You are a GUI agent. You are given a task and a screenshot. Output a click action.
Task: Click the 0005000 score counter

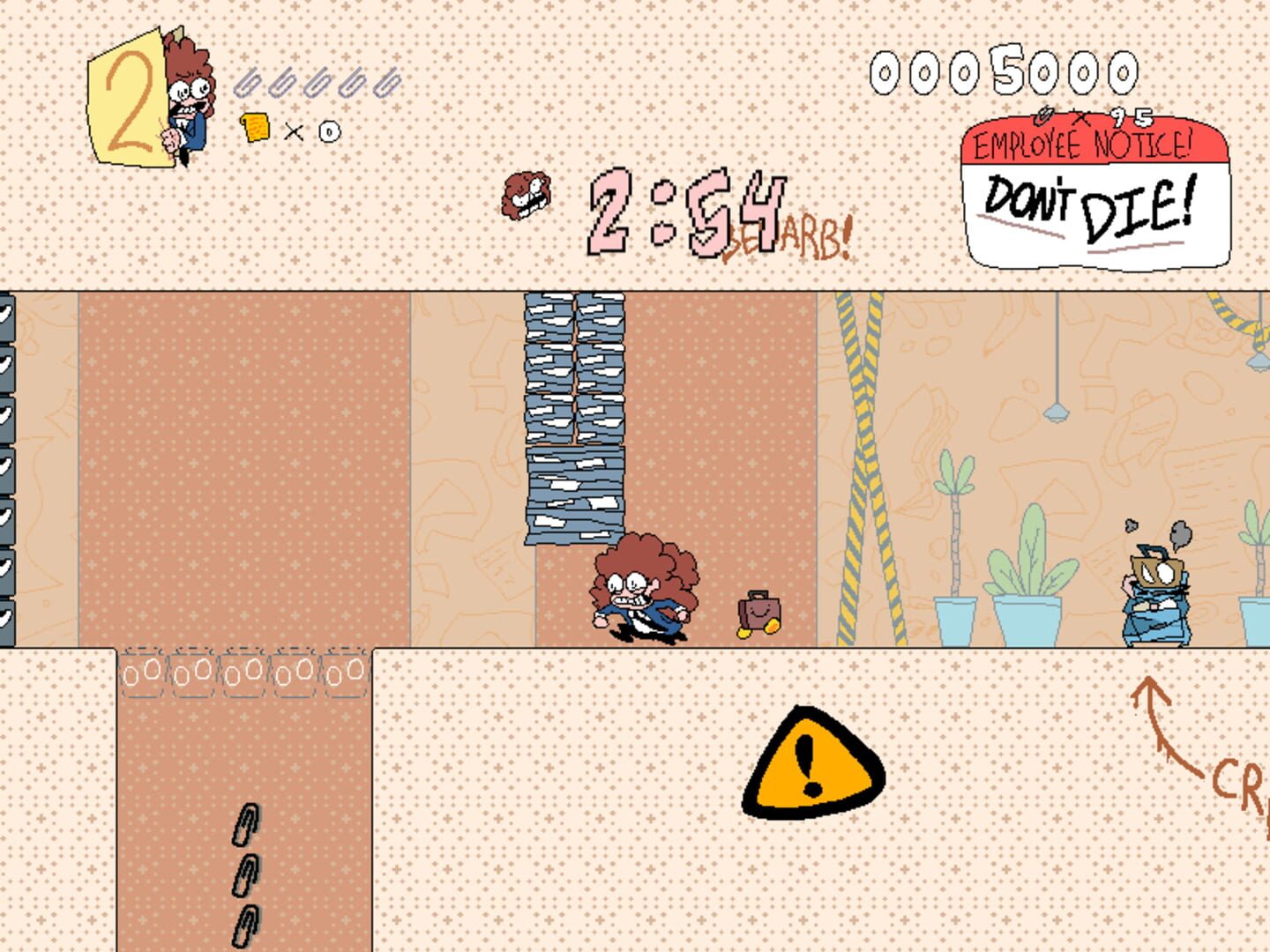click(1002, 72)
